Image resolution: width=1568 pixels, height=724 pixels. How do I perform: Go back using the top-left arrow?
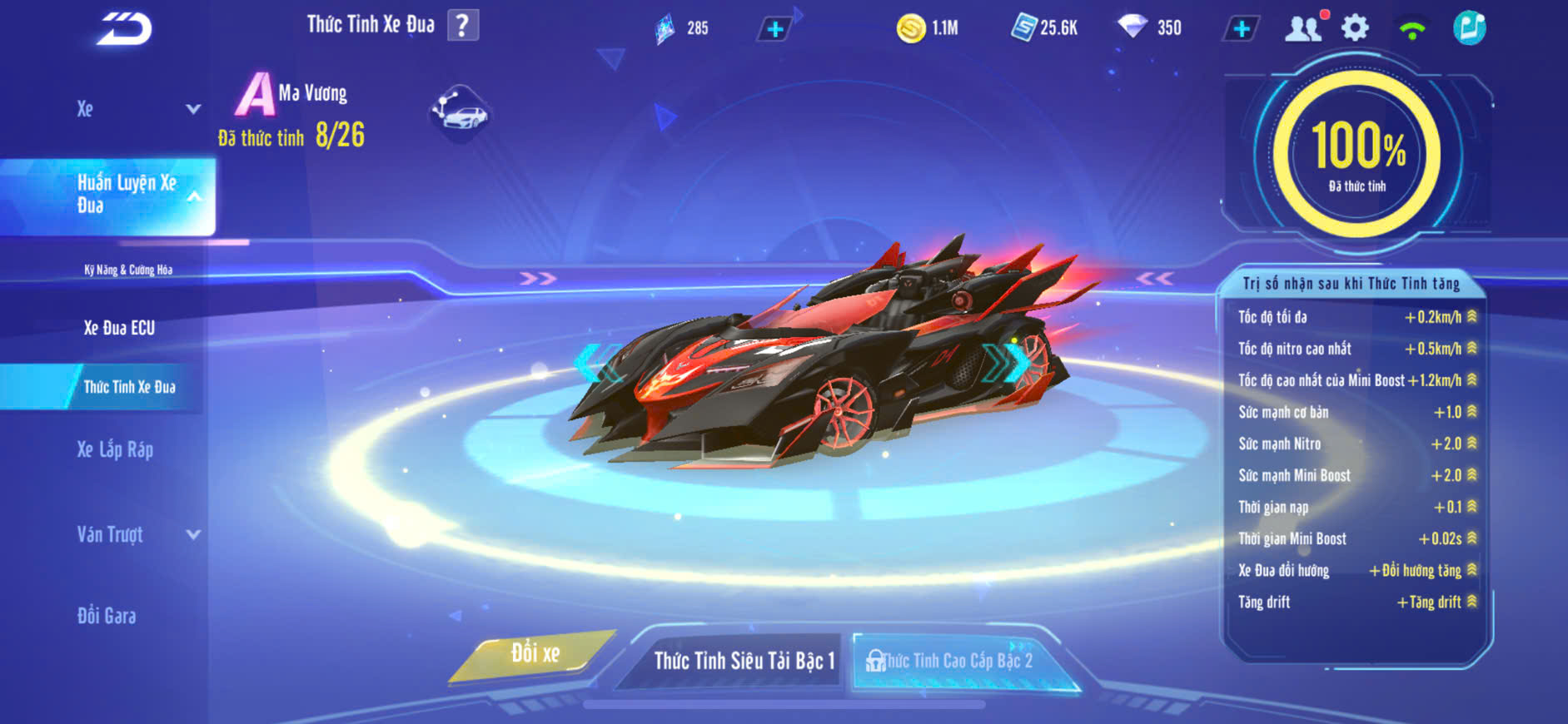[124, 29]
